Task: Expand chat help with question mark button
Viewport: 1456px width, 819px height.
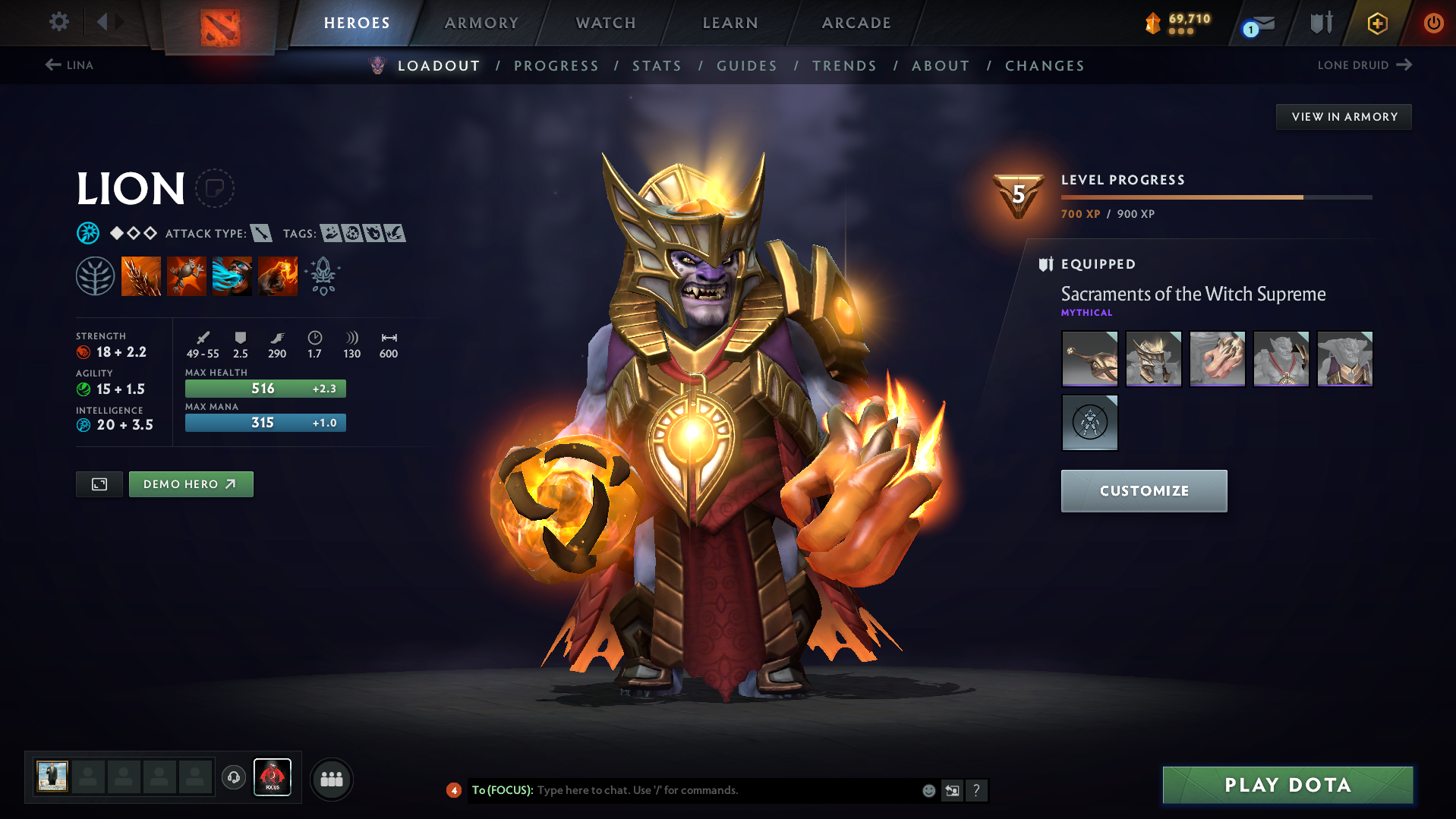Action: [977, 790]
